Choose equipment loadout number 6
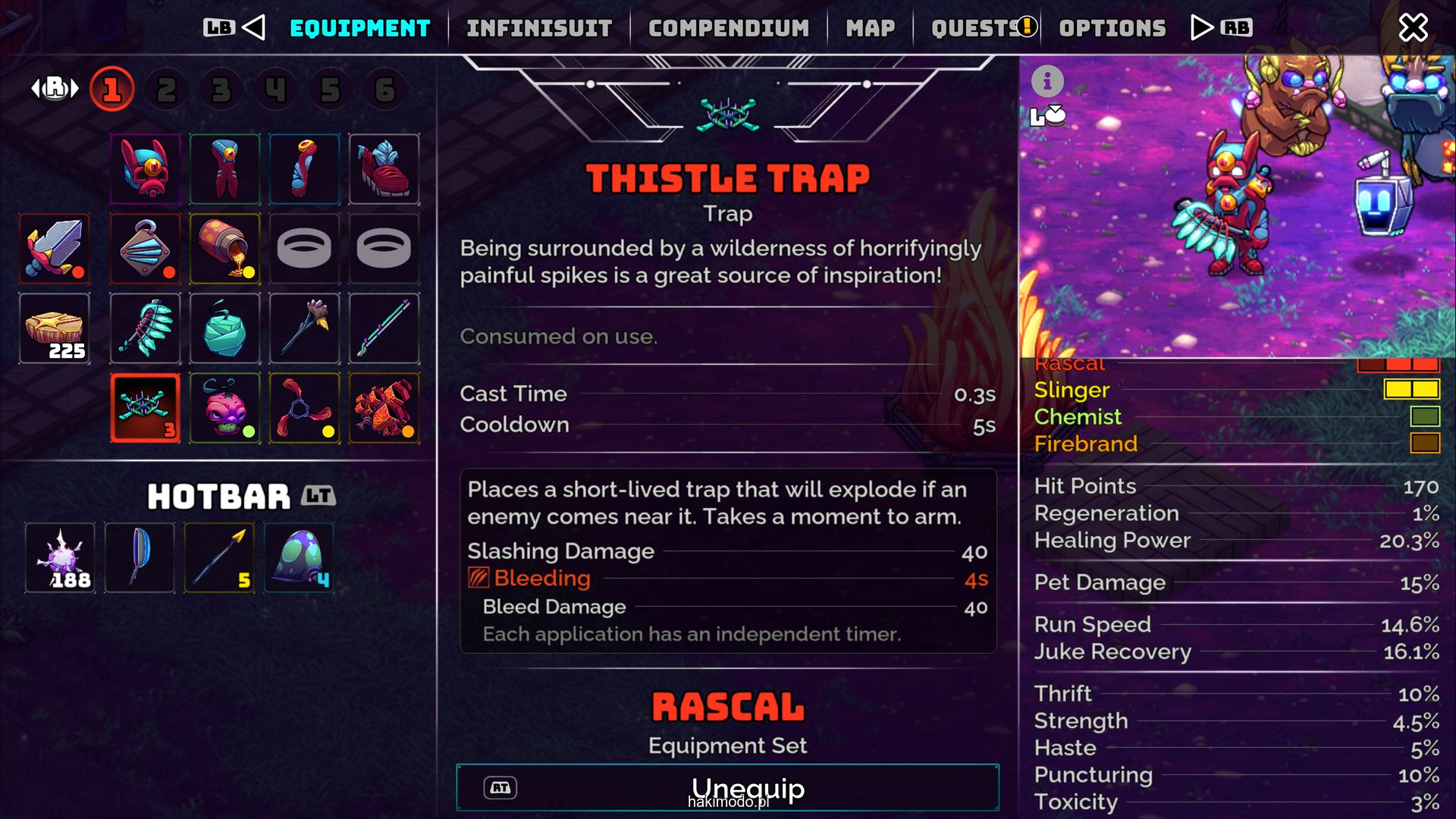The width and height of the screenshot is (1456, 819). point(384,90)
